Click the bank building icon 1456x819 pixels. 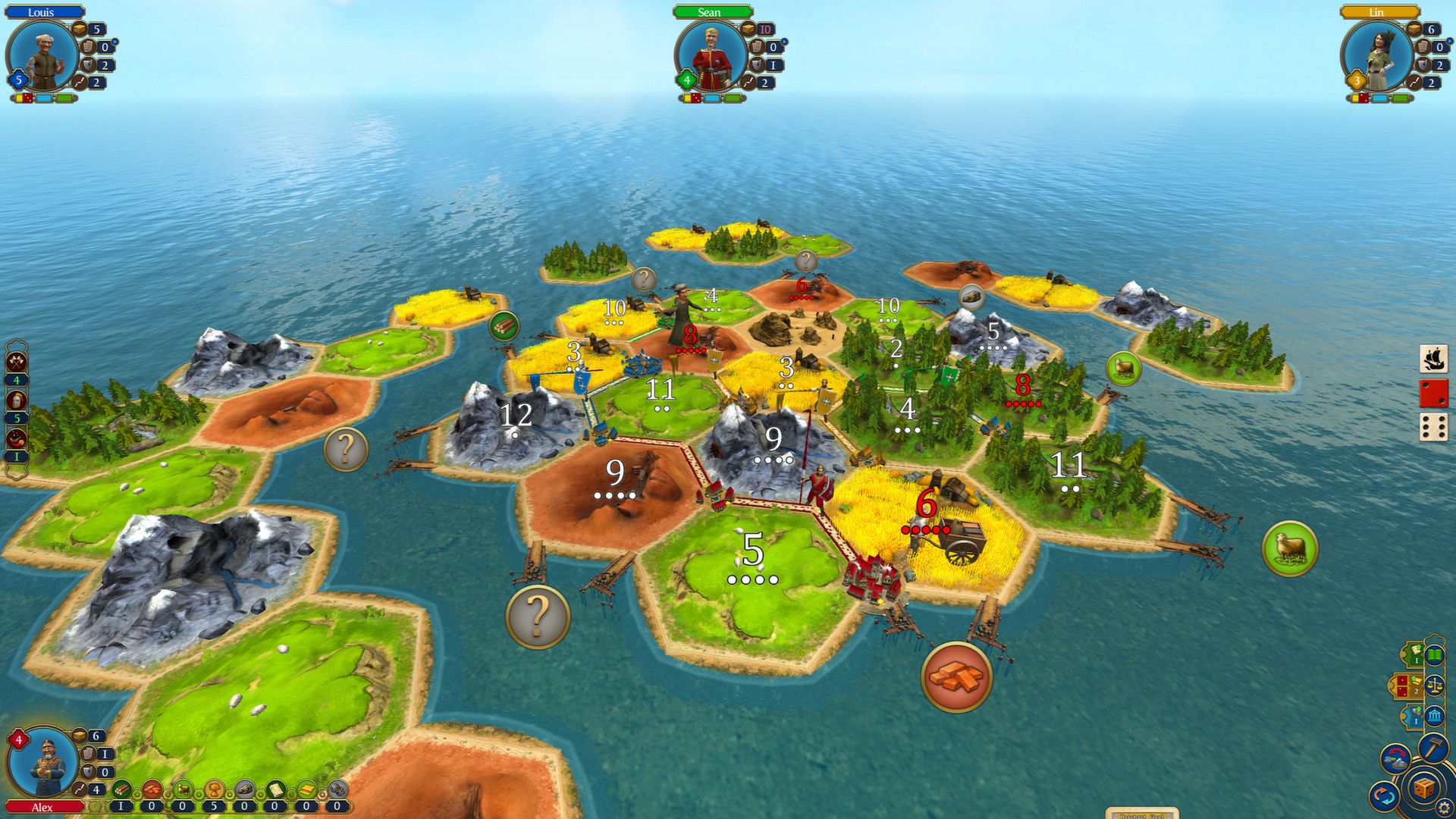[x=1433, y=715]
